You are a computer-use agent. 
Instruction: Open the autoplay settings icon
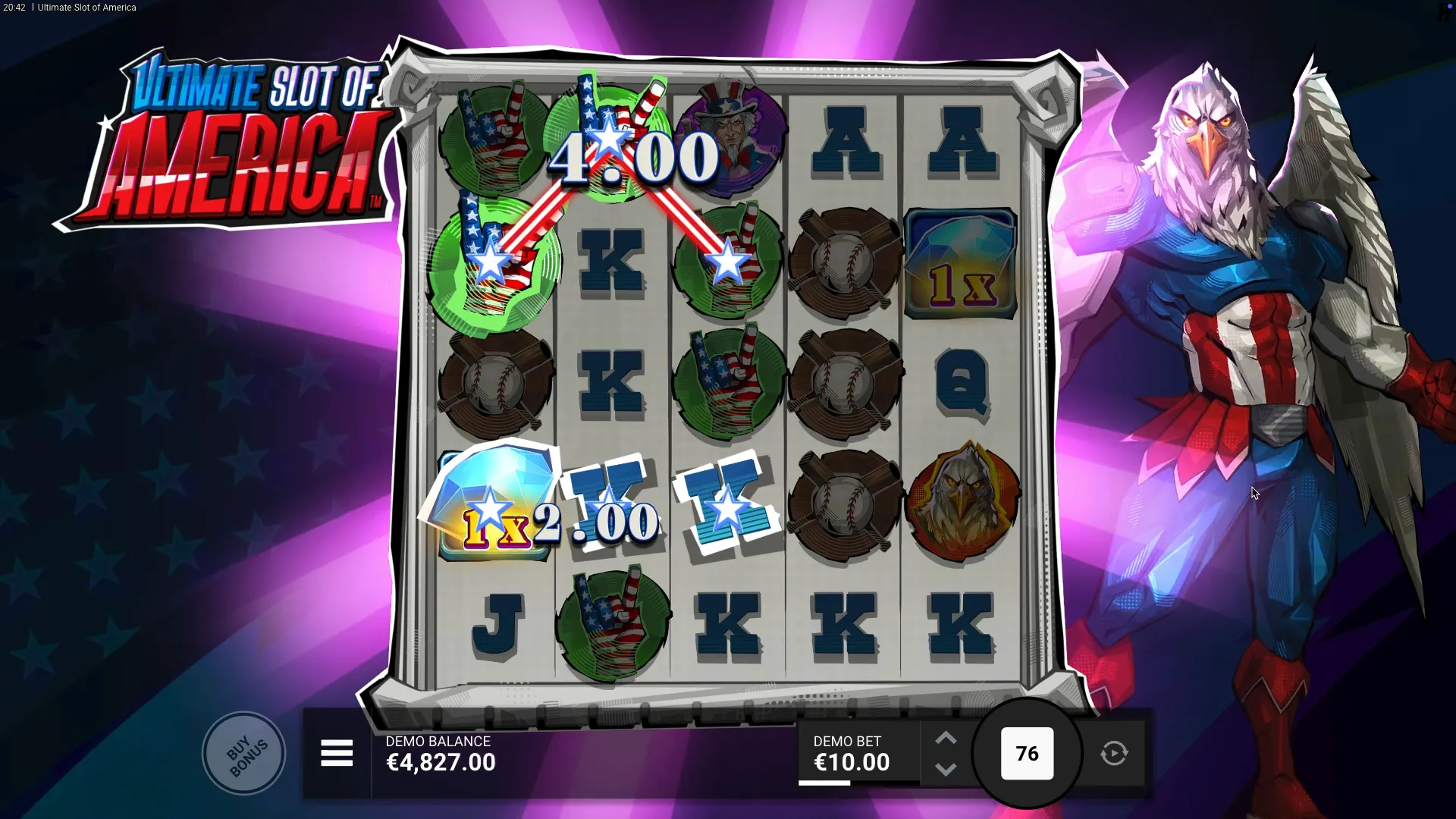(x=1114, y=754)
